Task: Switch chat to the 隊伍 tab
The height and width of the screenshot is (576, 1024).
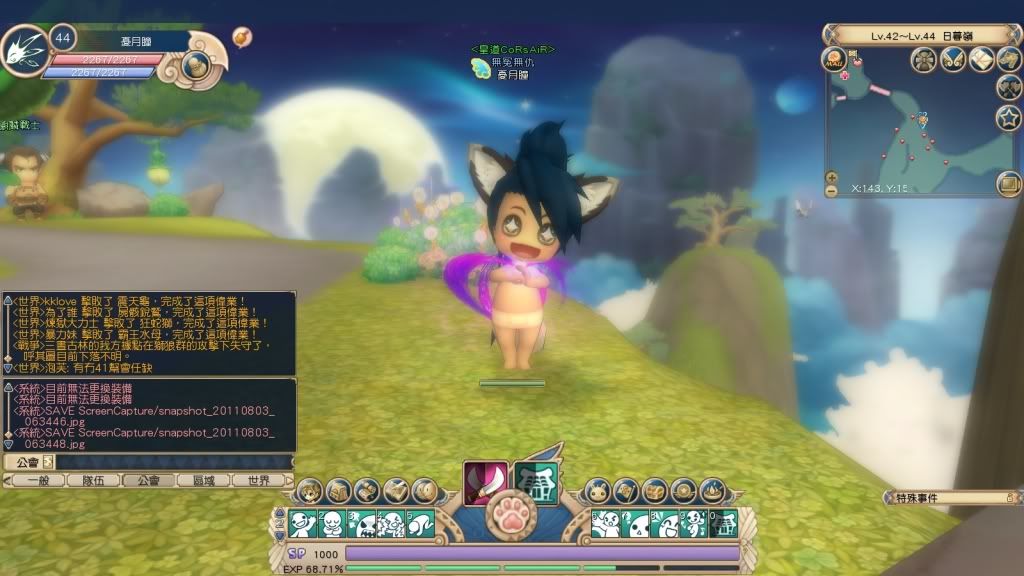Action: point(92,480)
